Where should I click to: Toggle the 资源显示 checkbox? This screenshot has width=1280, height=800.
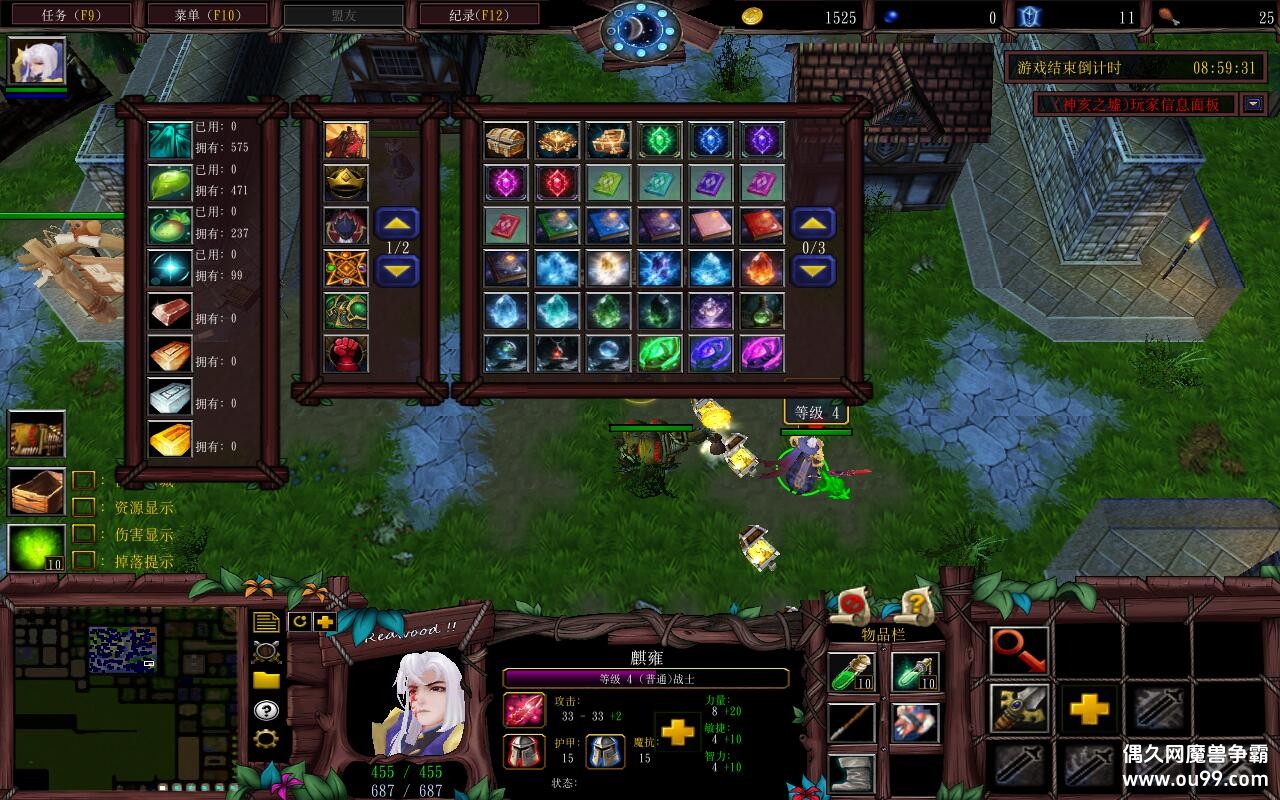pyautogui.click(x=84, y=507)
